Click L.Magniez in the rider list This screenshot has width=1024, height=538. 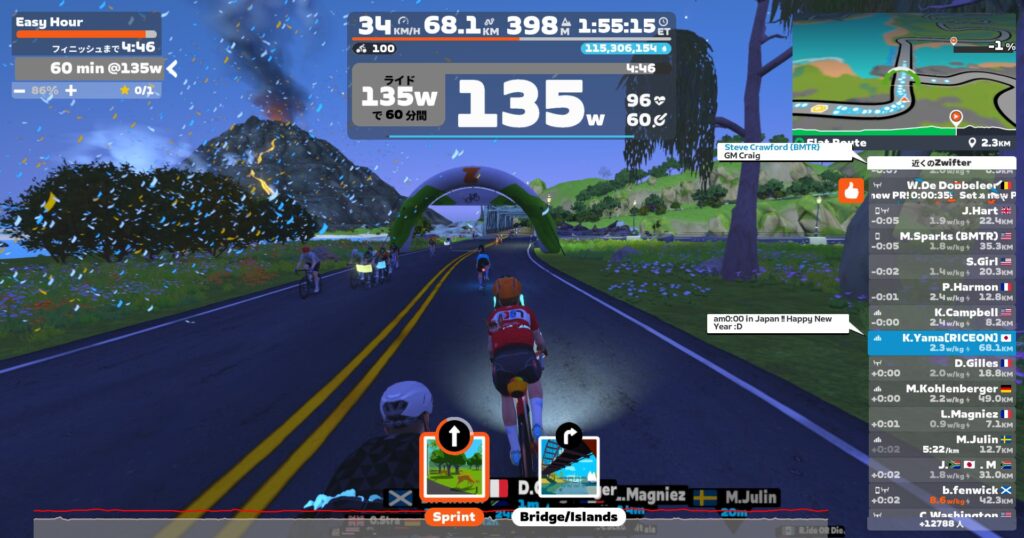point(940,418)
